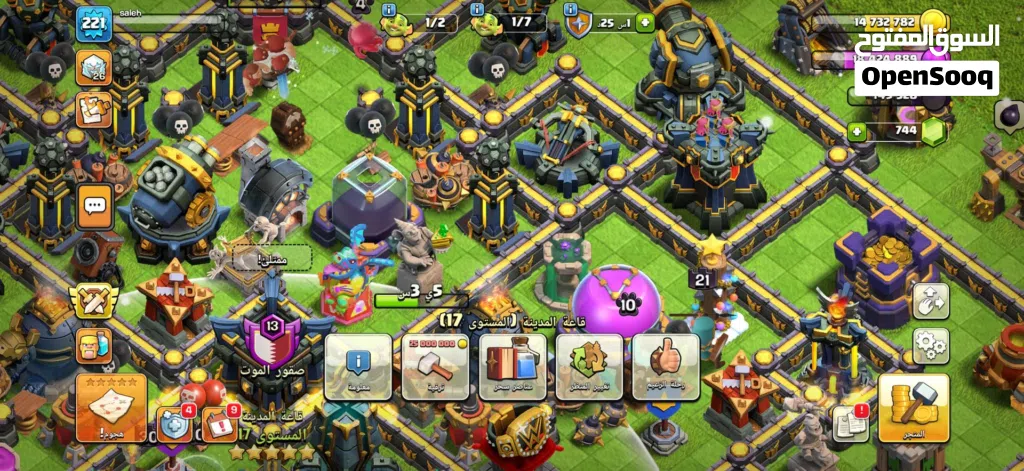Open the player level 221 badge
This screenshot has height=471, width=1024.
93,23
